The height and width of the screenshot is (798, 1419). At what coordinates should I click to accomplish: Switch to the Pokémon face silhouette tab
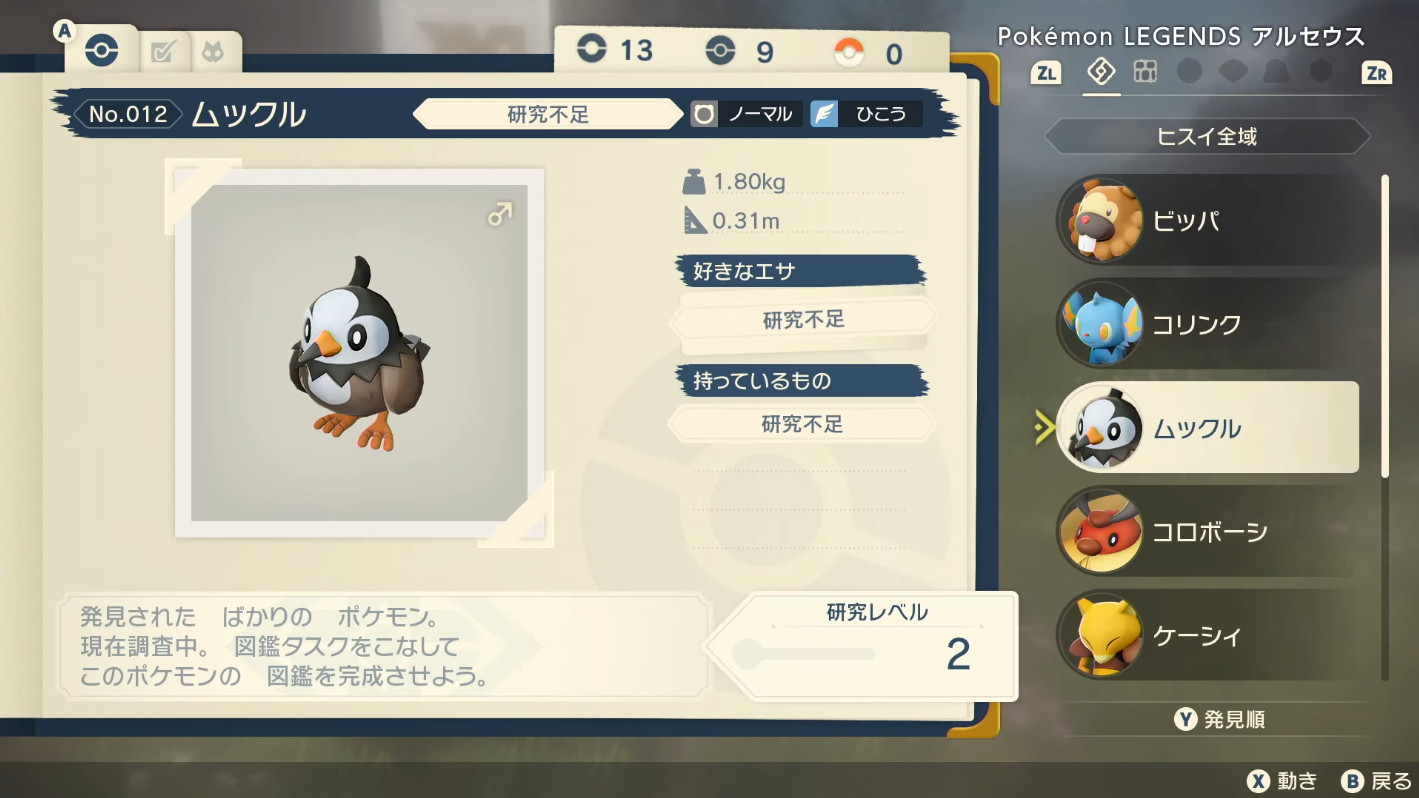(213, 53)
